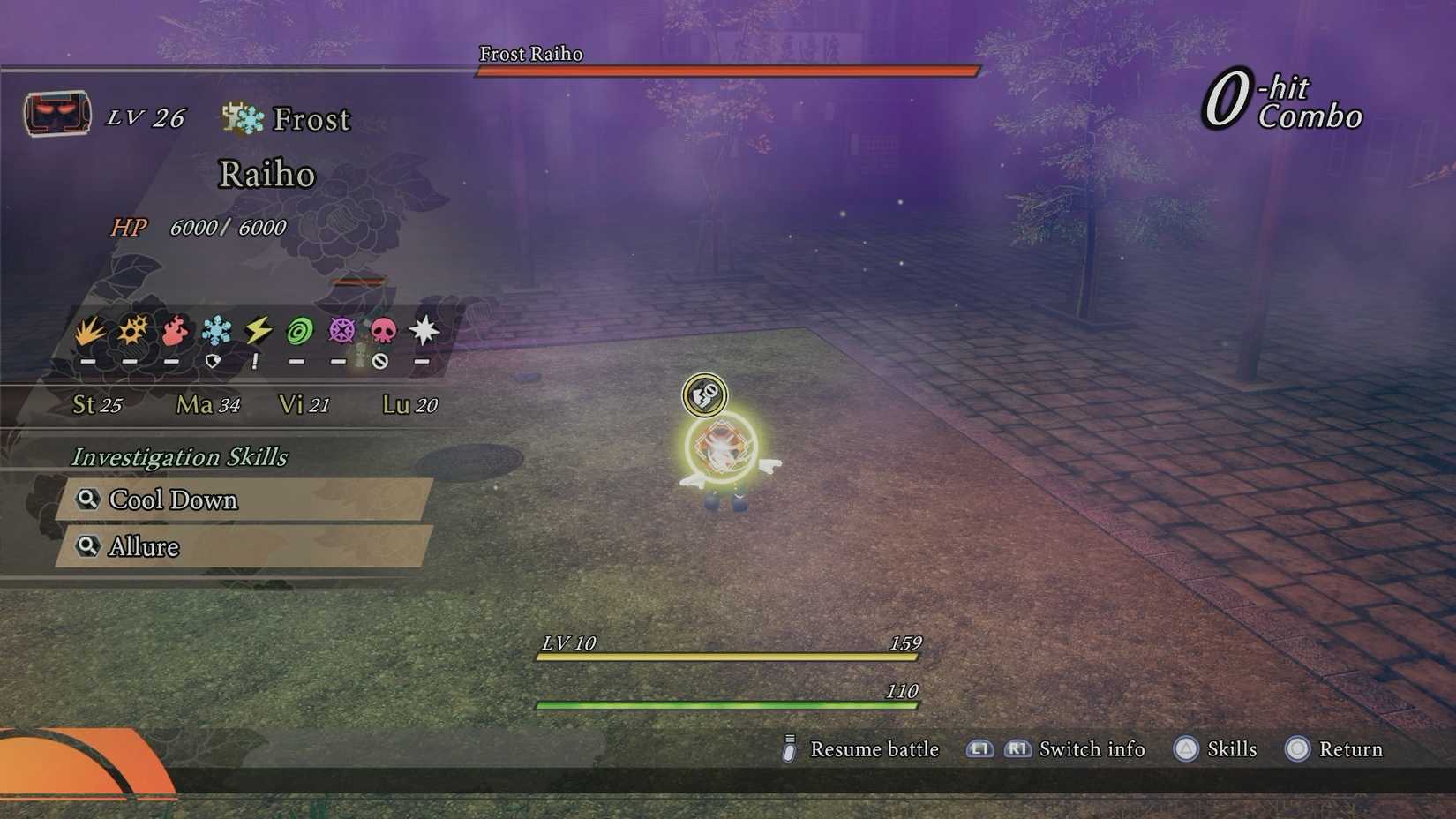Click the Gun affinity icon
This screenshot has height=819, width=1456.
click(131, 331)
